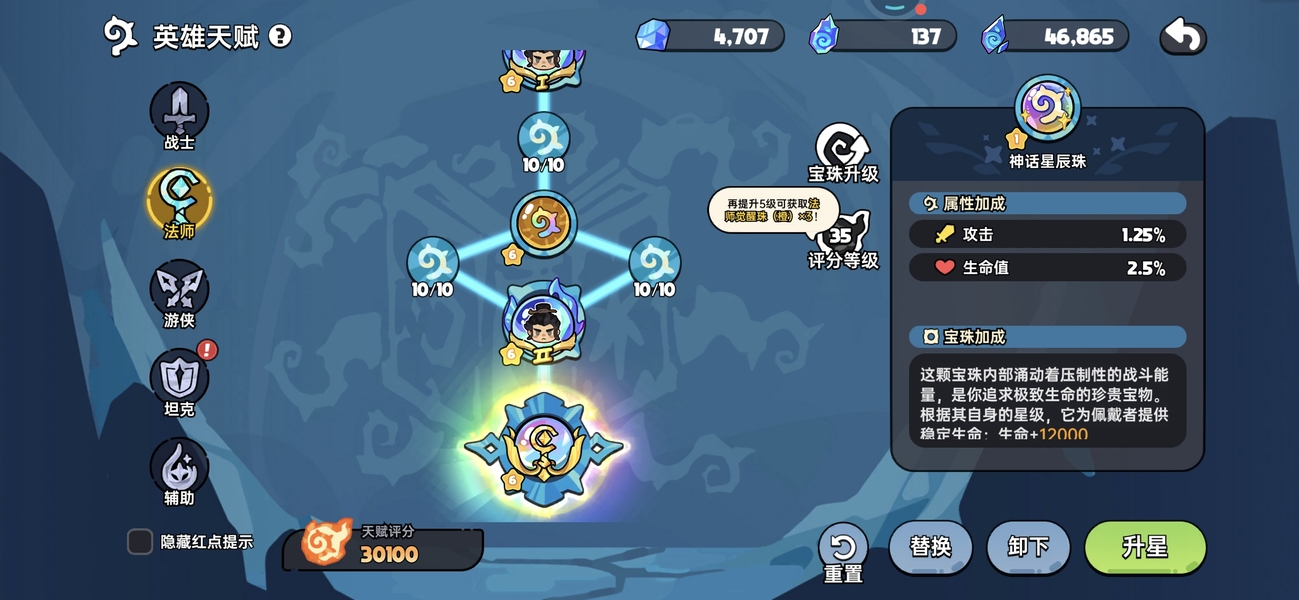Show the 辅助 class tab
The image size is (1299, 600).
coord(179,467)
